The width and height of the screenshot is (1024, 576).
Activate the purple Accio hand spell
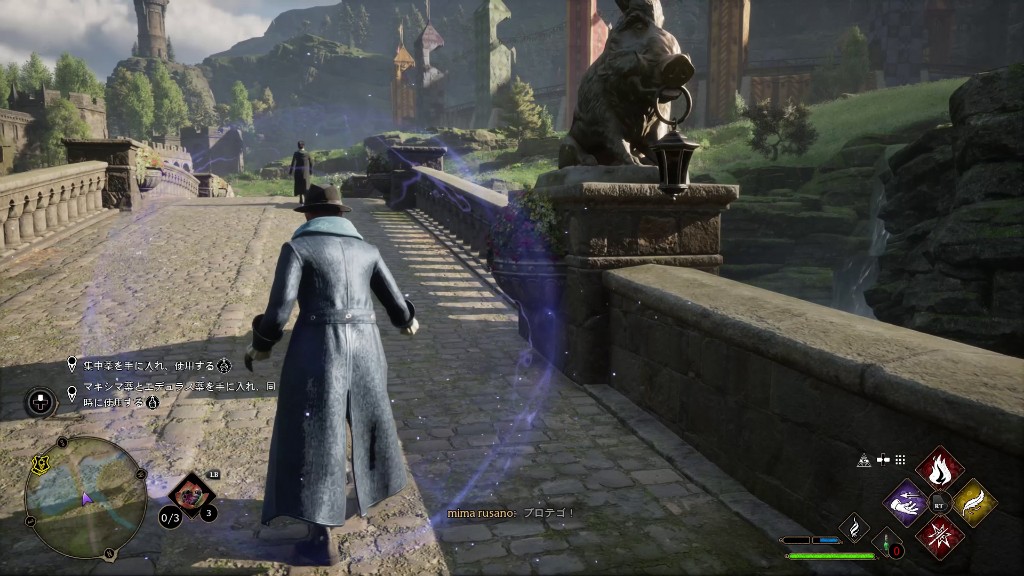[x=907, y=502]
